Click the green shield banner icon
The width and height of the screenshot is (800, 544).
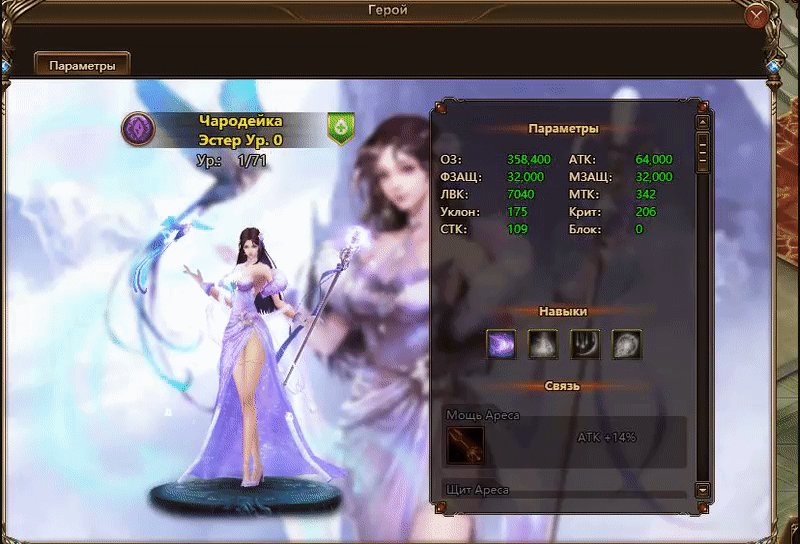pyautogui.click(x=341, y=128)
